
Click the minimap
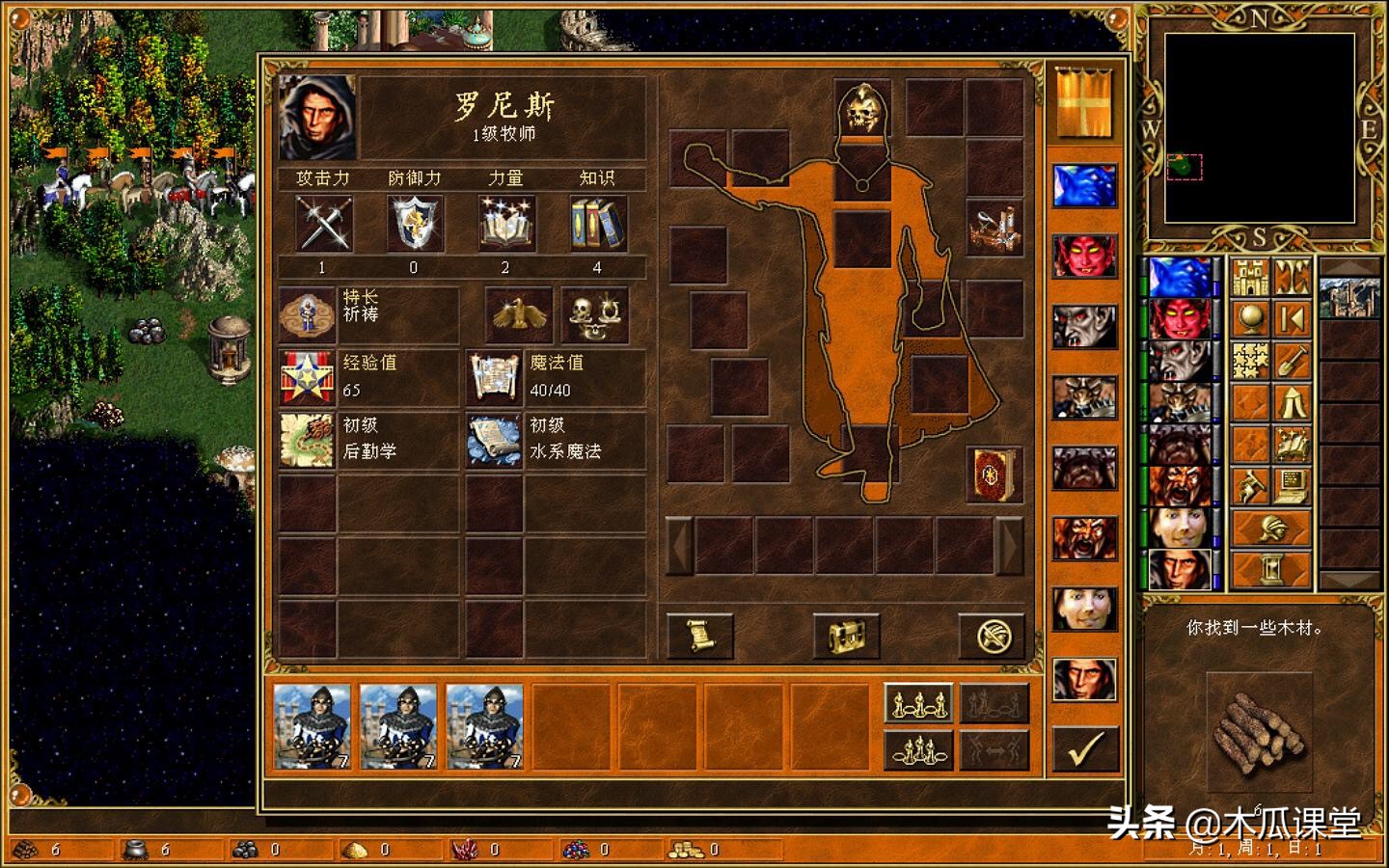1261,129
